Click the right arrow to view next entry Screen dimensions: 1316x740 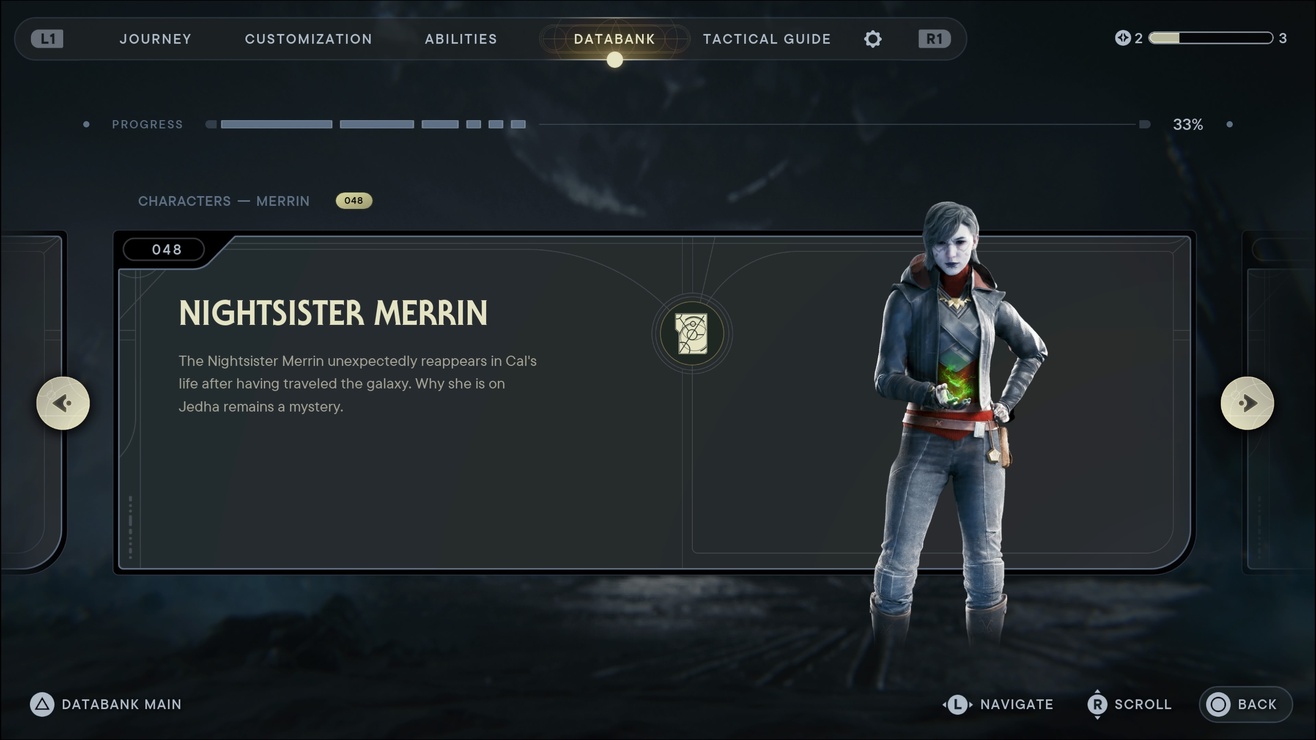tap(1247, 402)
